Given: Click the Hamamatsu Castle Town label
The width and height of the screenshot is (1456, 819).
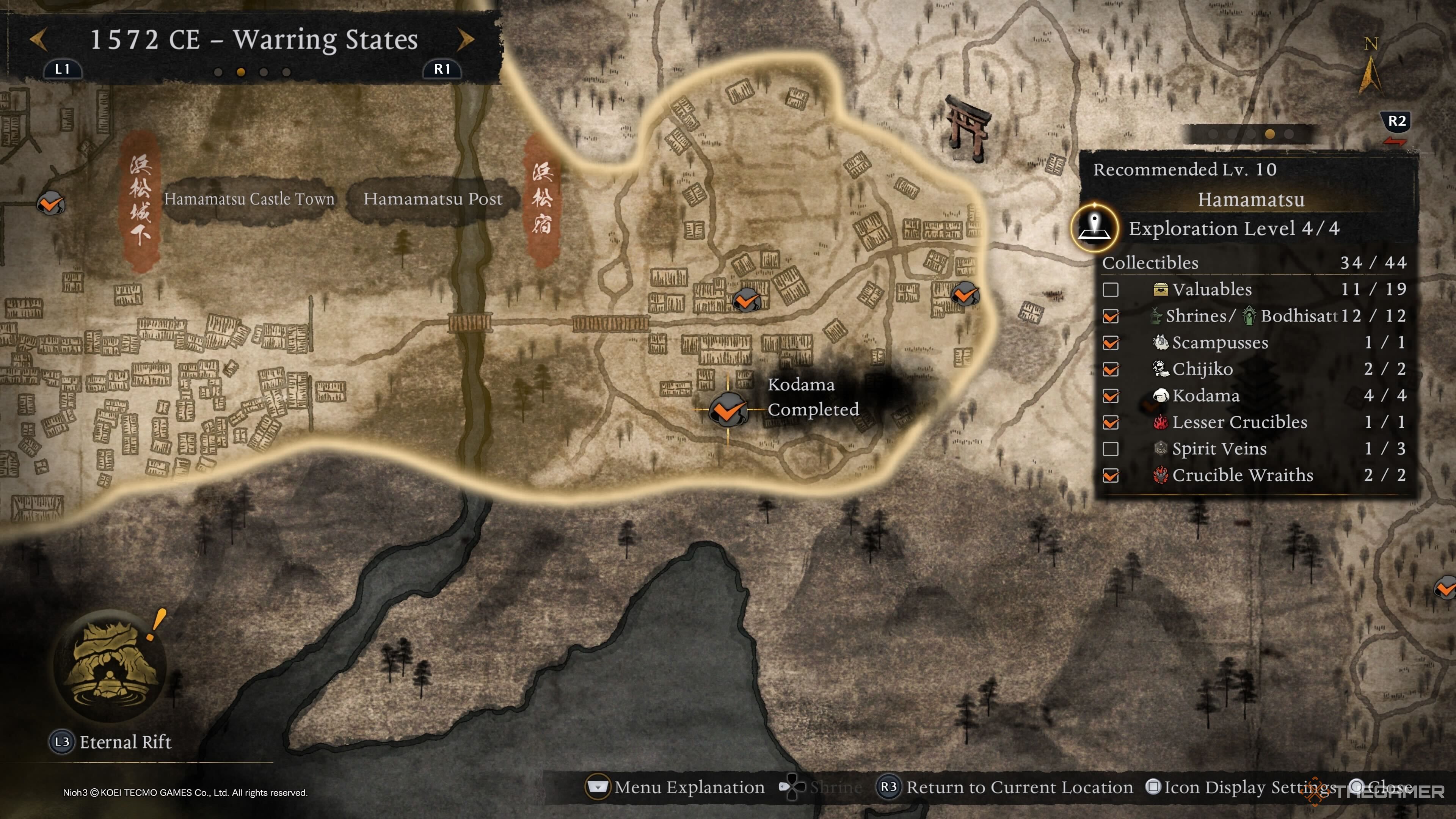Looking at the screenshot, I should 249,199.
